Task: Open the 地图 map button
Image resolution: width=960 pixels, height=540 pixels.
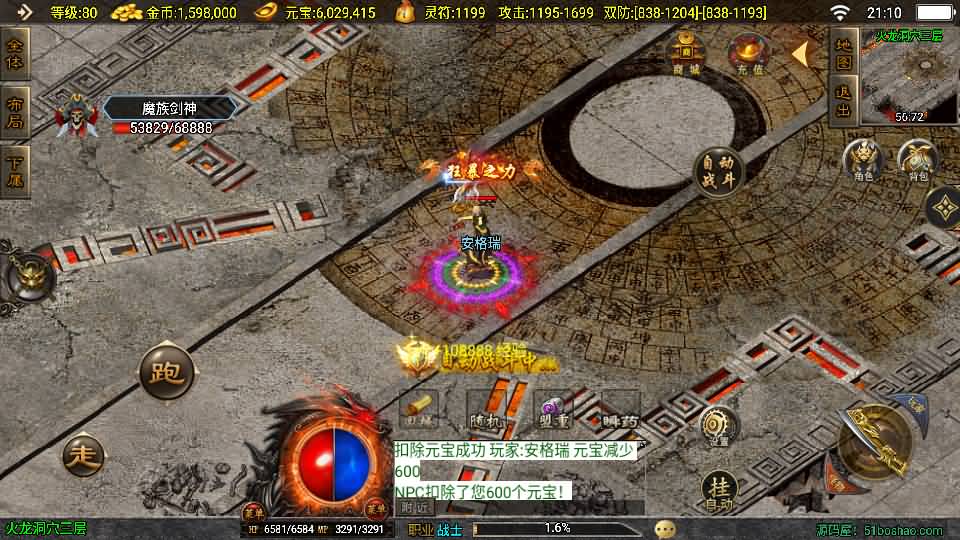Action: (843, 53)
